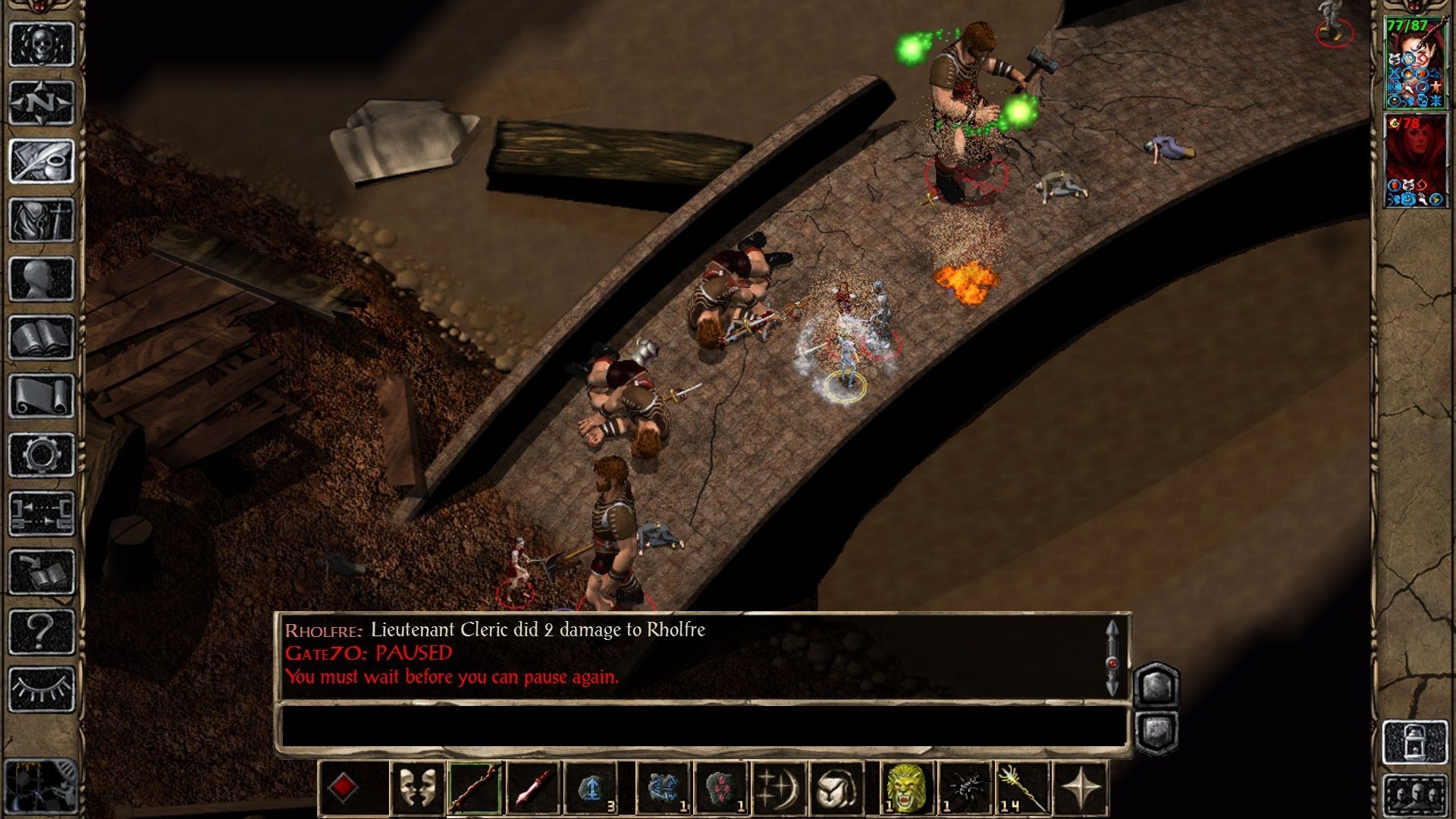Click the closed eye button
This screenshot has height=819, width=1456.
[41, 689]
